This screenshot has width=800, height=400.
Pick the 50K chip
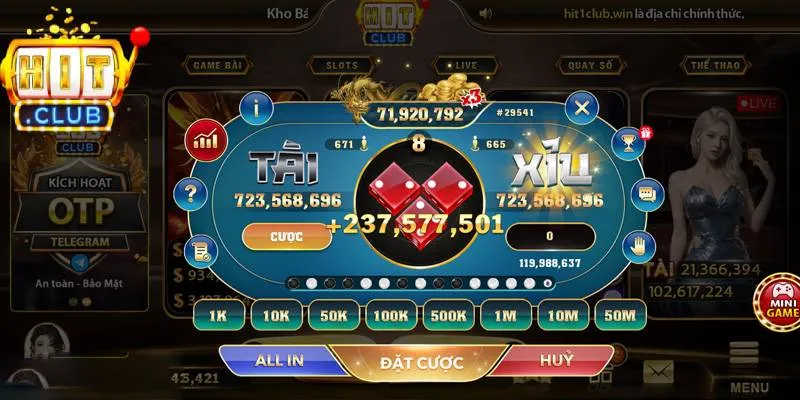pos(333,315)
